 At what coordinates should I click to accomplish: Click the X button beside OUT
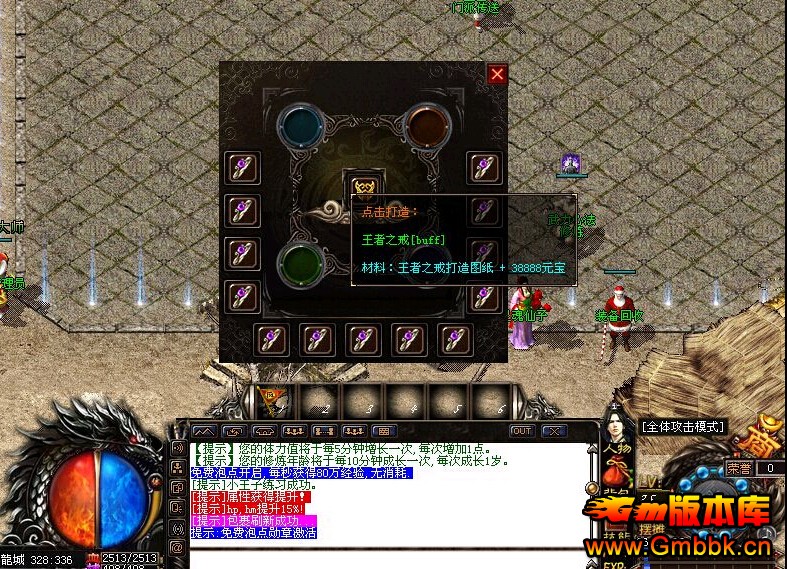(554, 431)
